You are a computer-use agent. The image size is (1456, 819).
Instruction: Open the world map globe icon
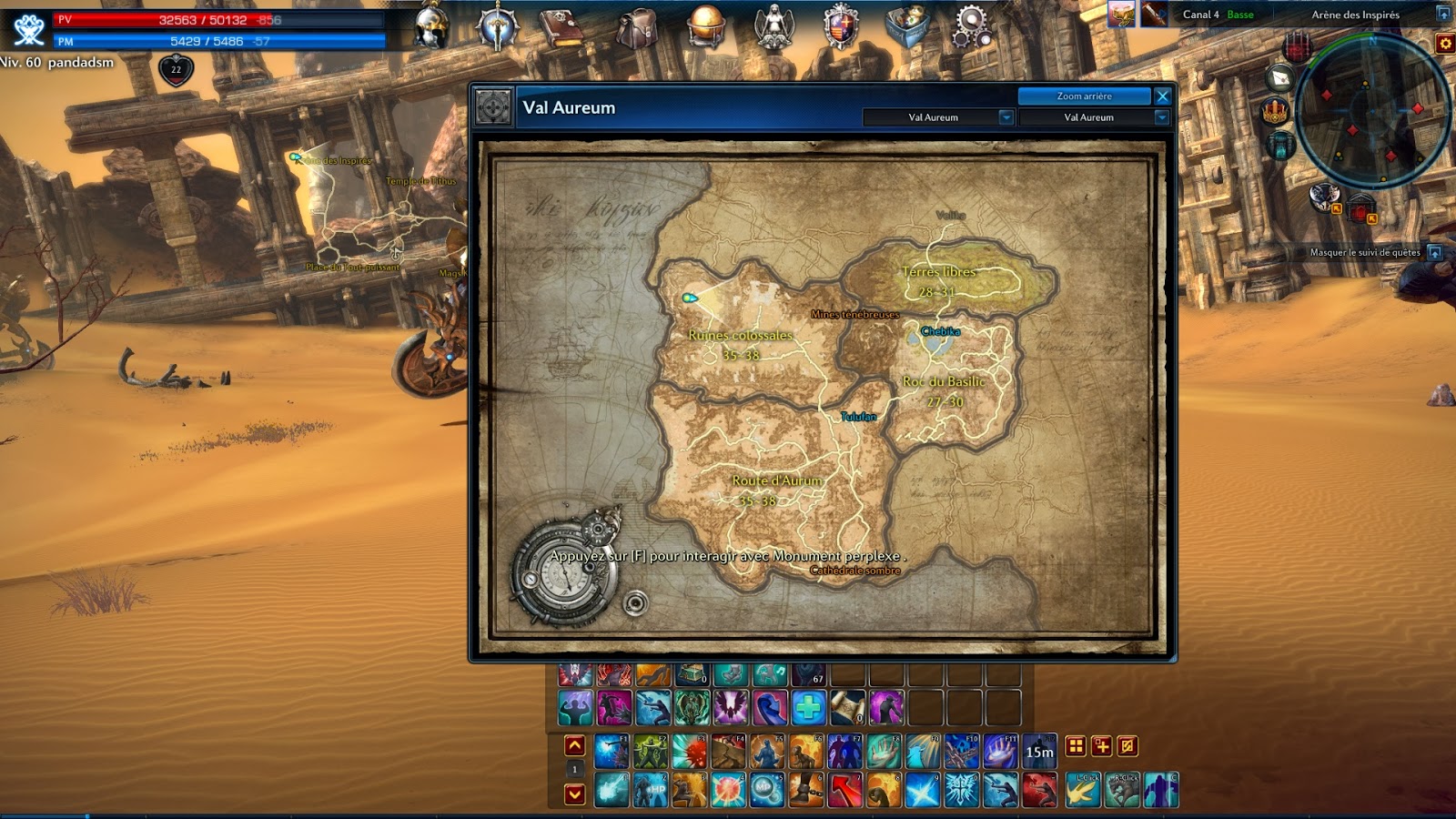(x=706, y=25)
